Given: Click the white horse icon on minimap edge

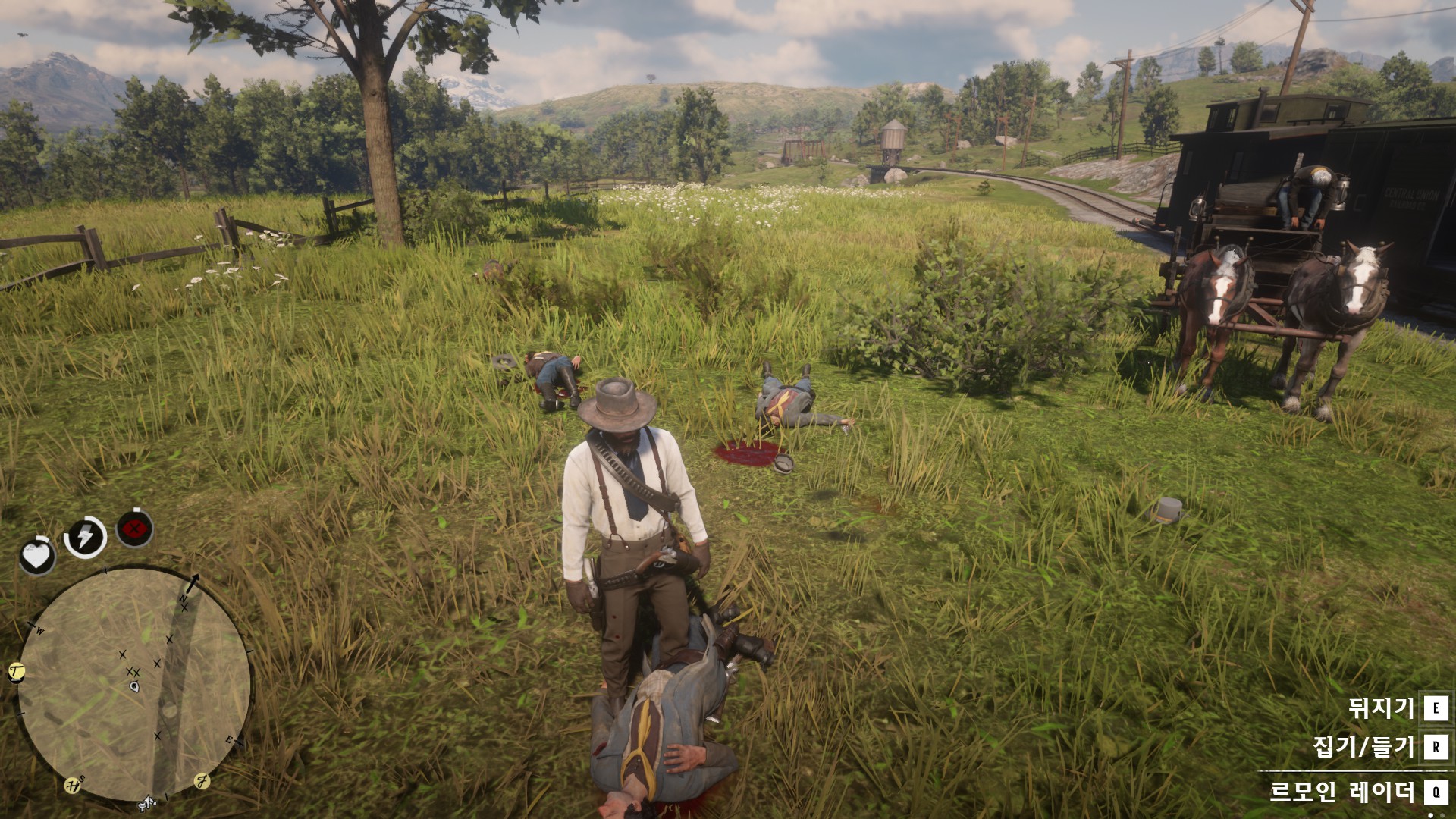Looking at the screenshot, I should pos(146,803).
